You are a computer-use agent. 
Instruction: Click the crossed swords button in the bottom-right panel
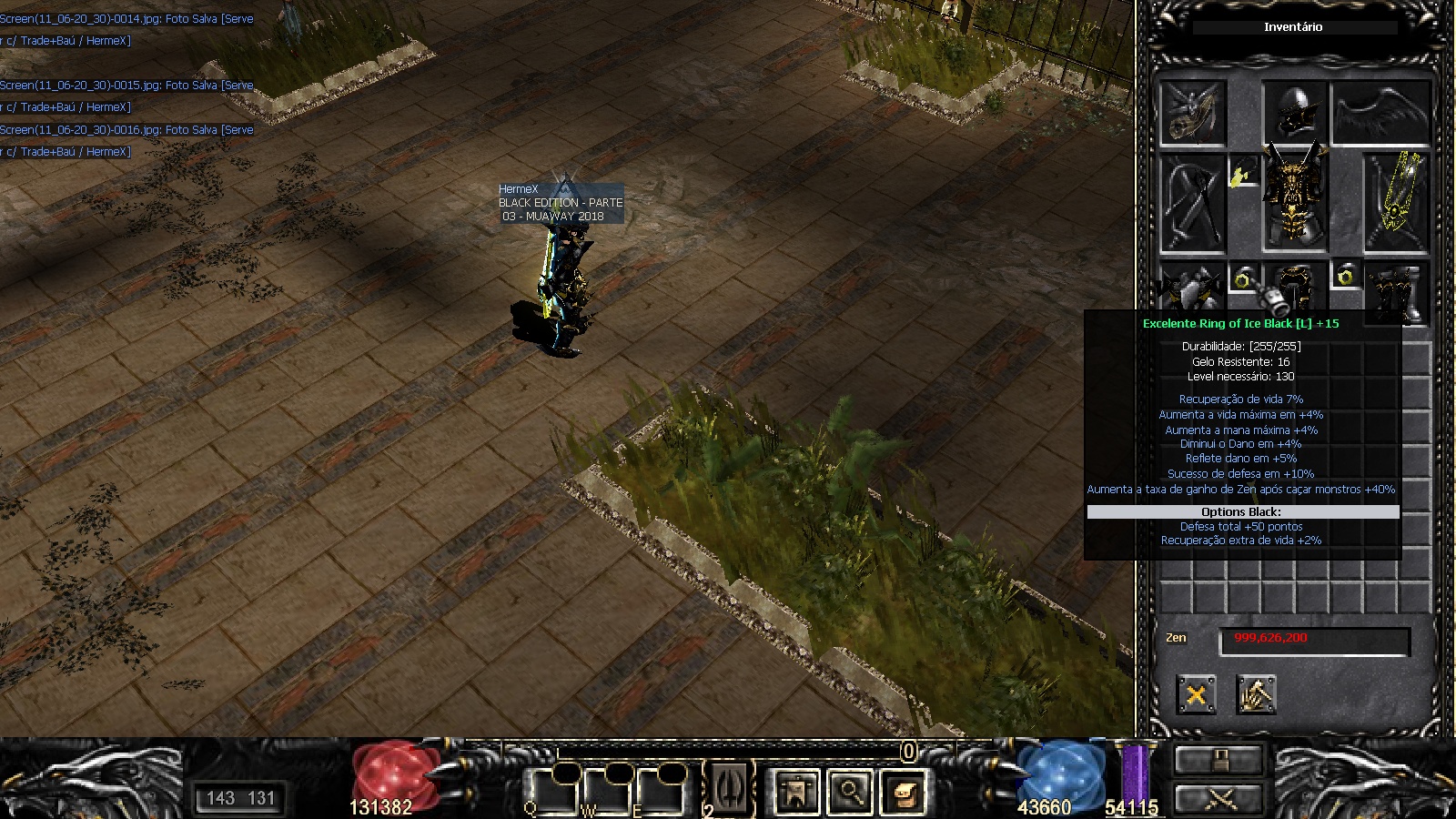(1219, 799)
